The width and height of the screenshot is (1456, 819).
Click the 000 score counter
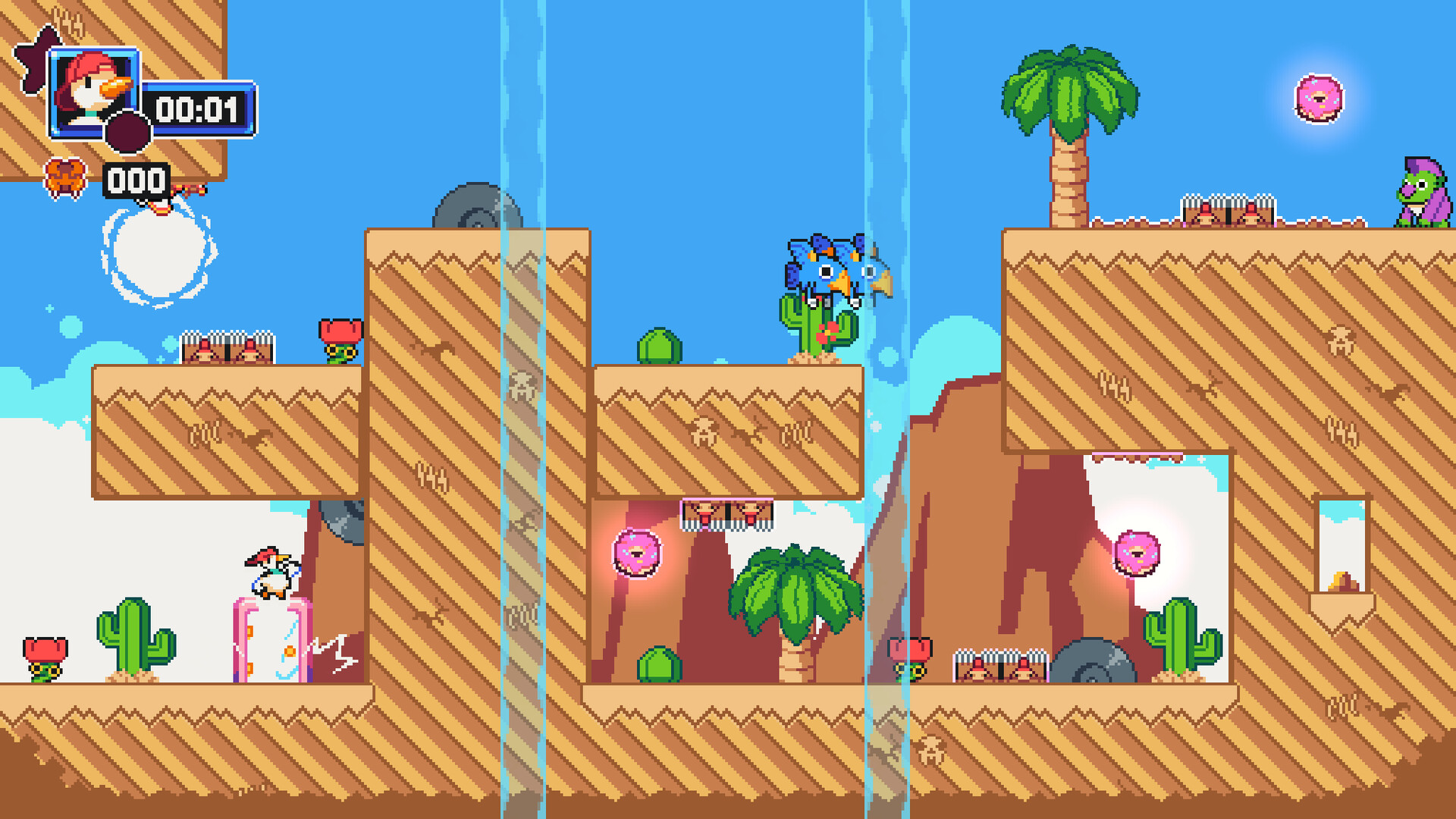pos(136,180)
